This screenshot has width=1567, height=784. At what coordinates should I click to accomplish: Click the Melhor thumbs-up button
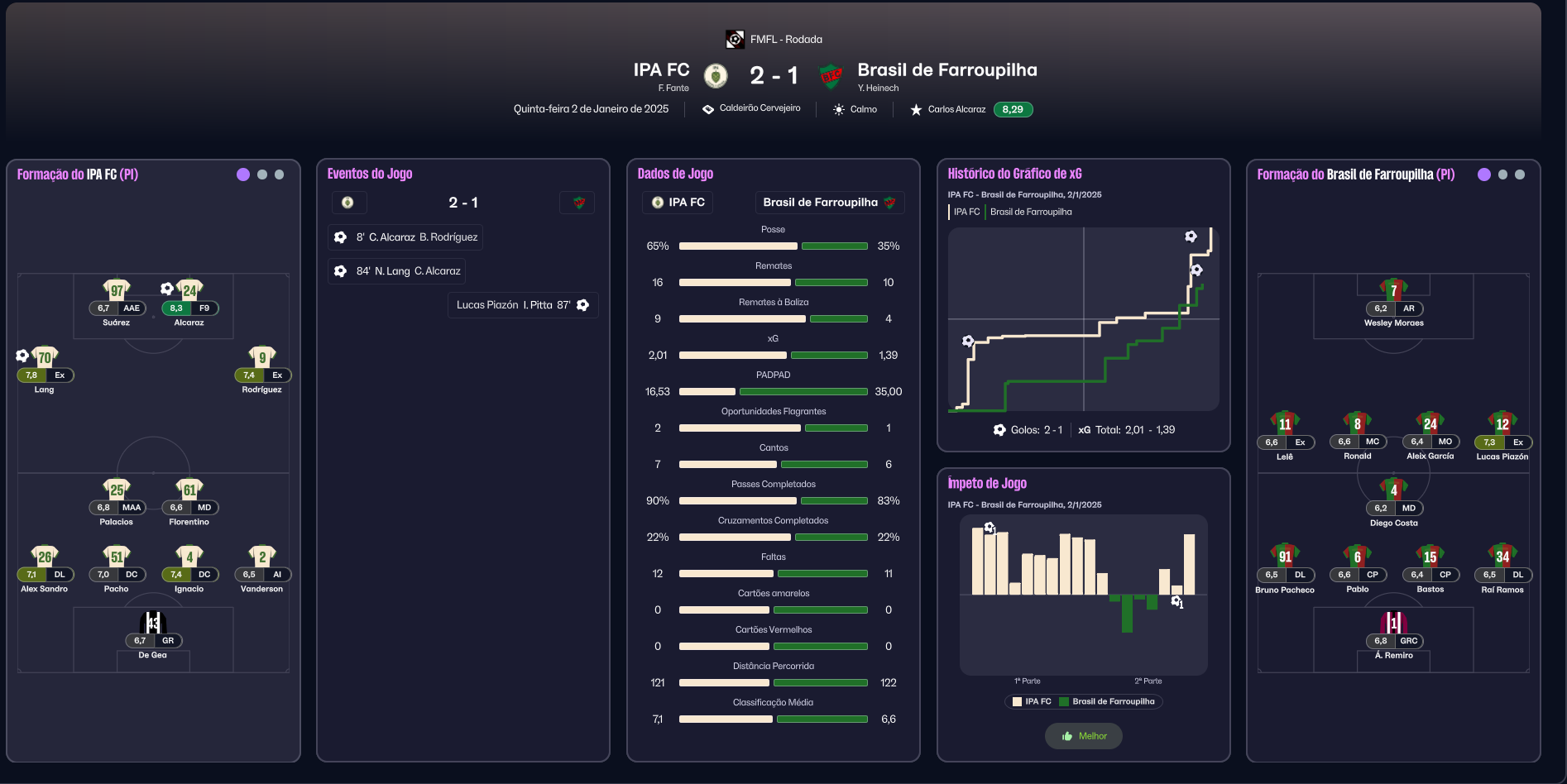[1083, 736]
